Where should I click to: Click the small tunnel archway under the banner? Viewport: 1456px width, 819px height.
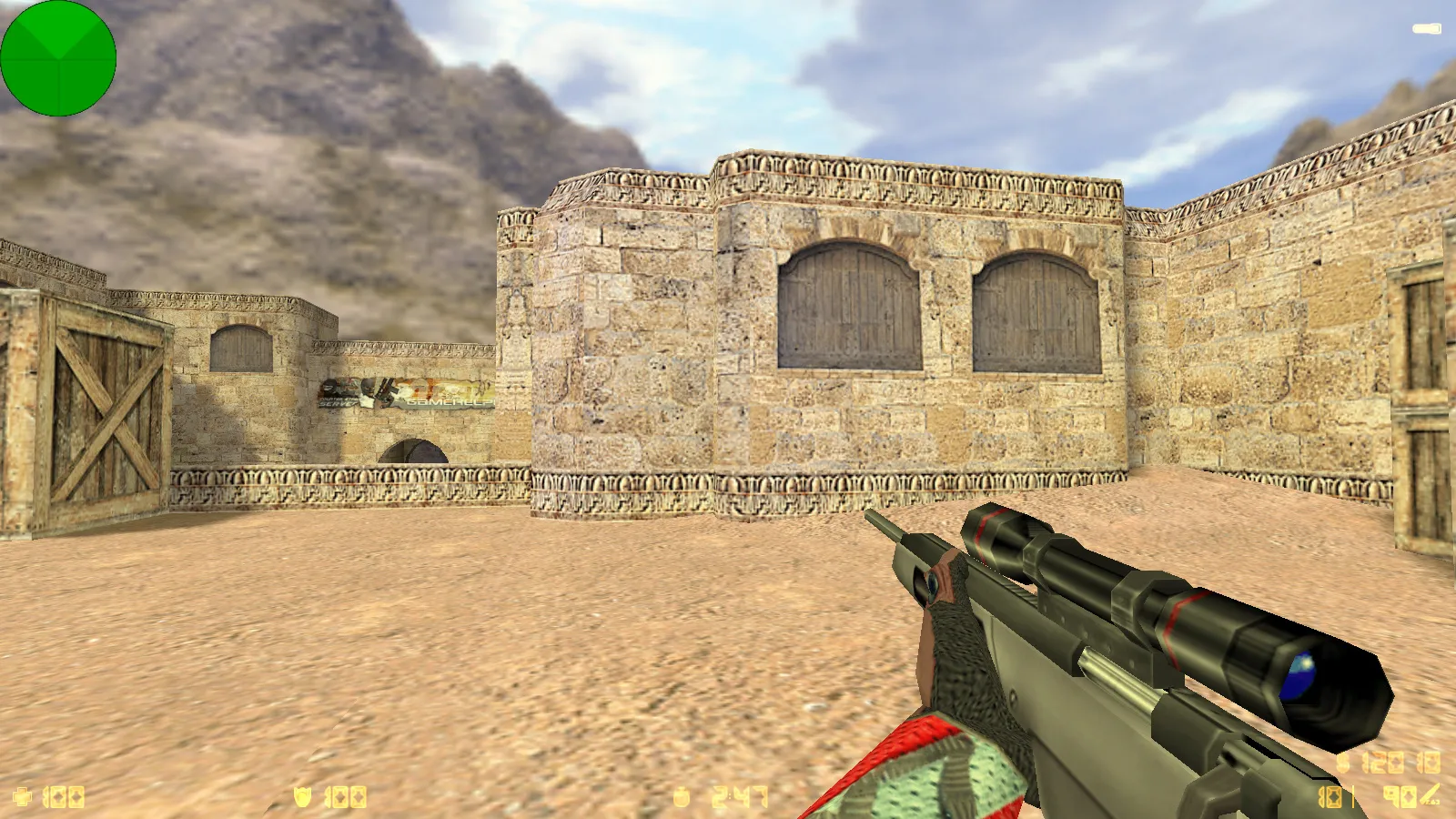tap(414, 452)
